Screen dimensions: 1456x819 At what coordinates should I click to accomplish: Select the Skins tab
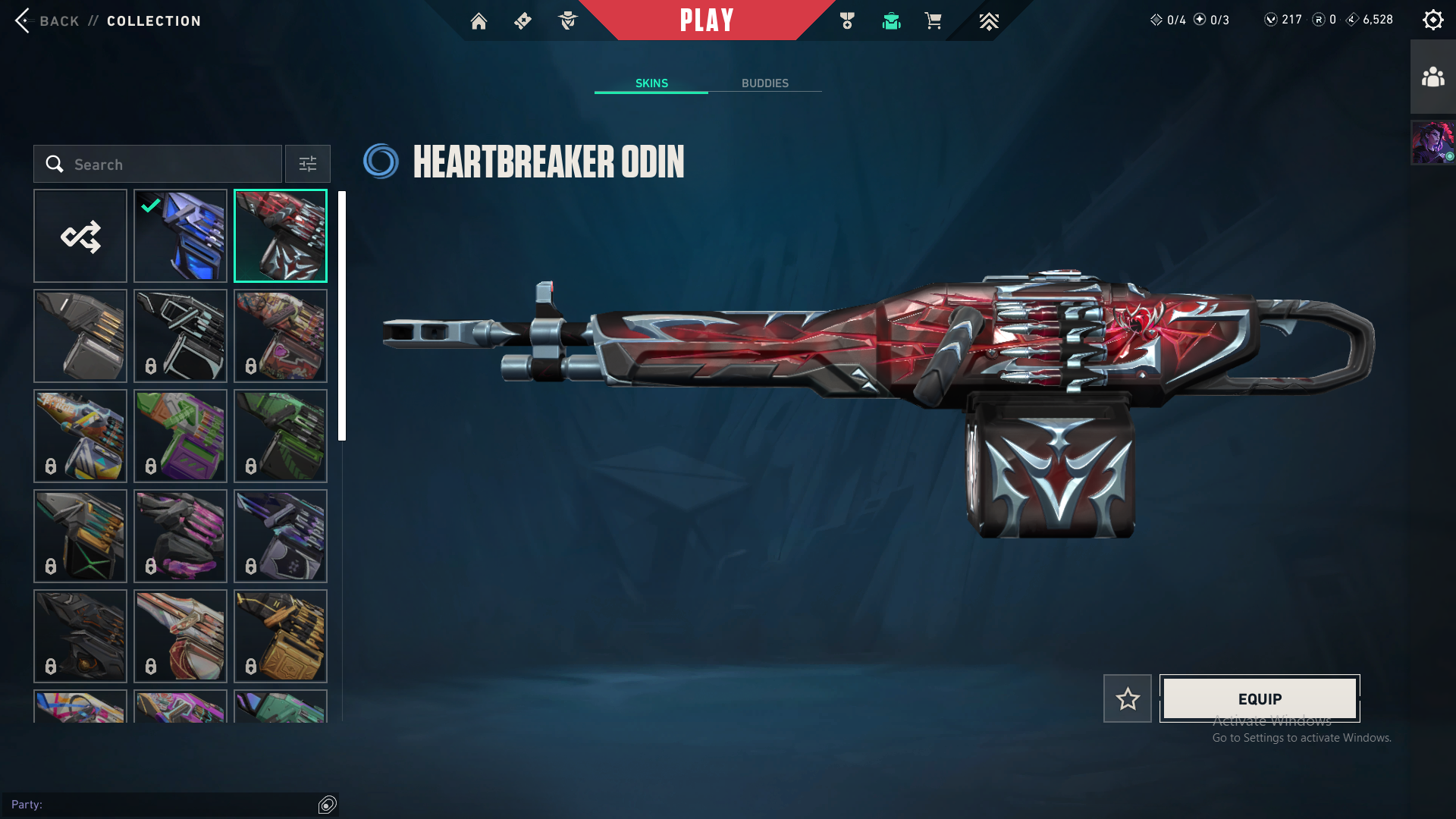pos(651,83)
